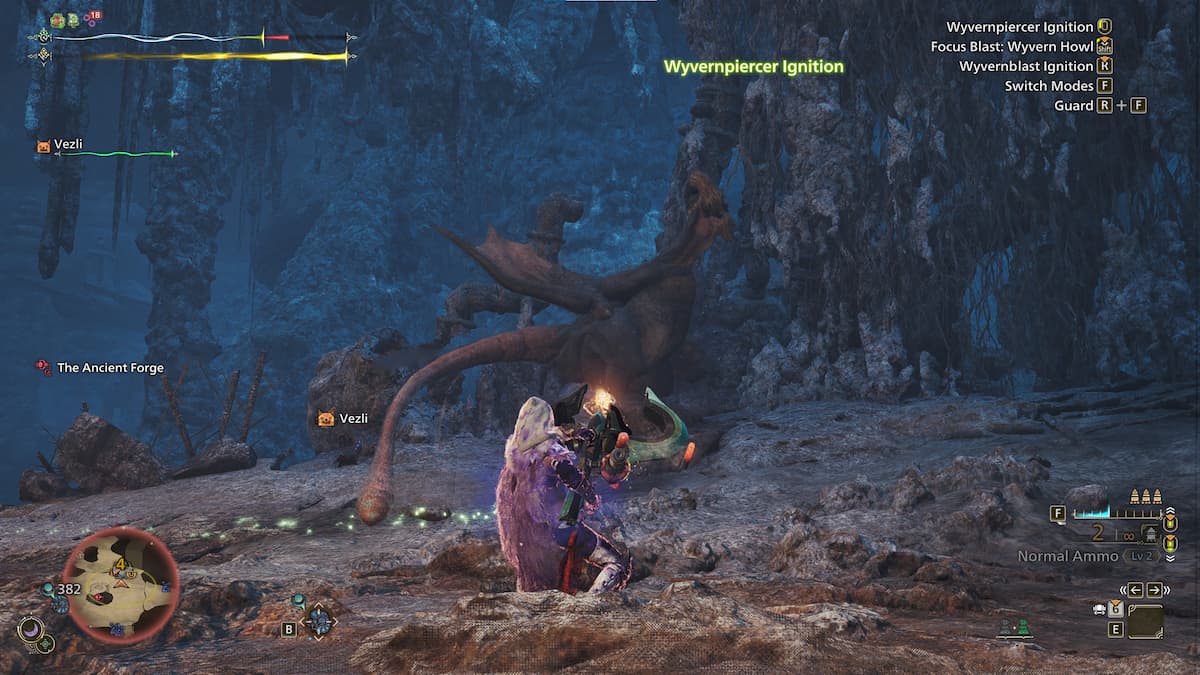
Task: Cycle item bar with left arrow
Action: [x=1137, y=589]
